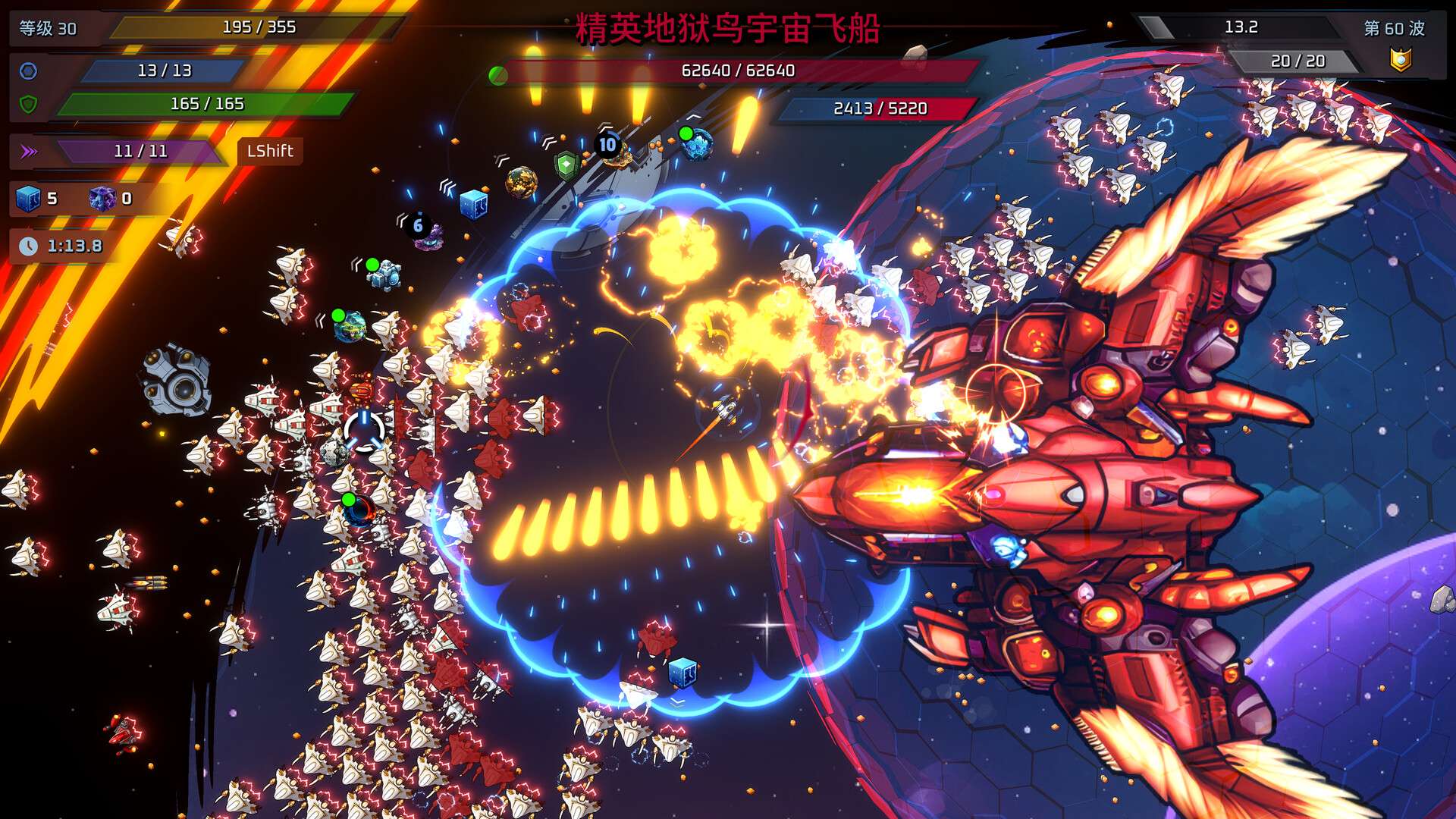Click the blue cube resource icon
This screenshot has height=819, width=1456.
click(28, 199)
